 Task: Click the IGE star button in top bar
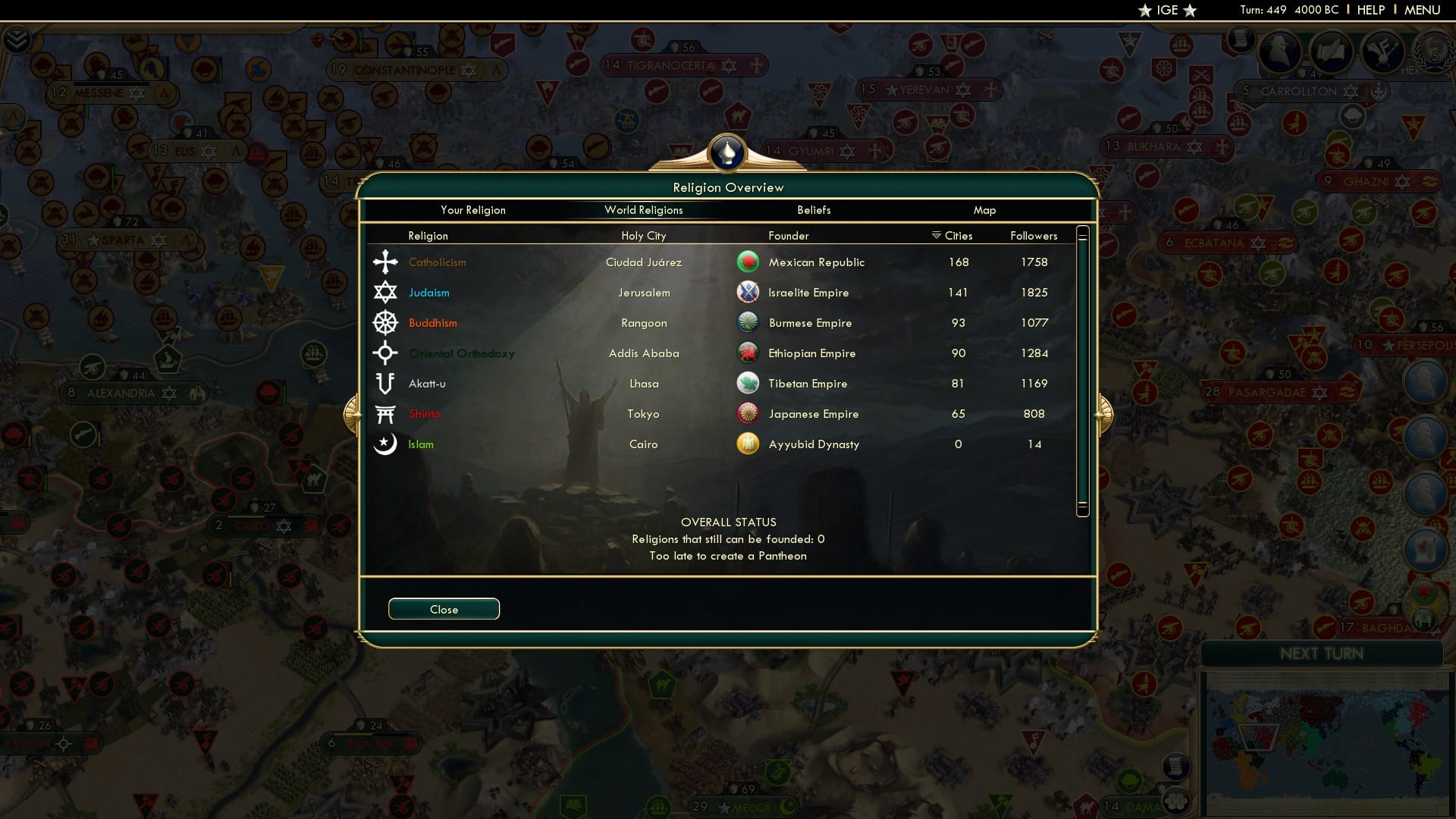[x=1166, y=11]
